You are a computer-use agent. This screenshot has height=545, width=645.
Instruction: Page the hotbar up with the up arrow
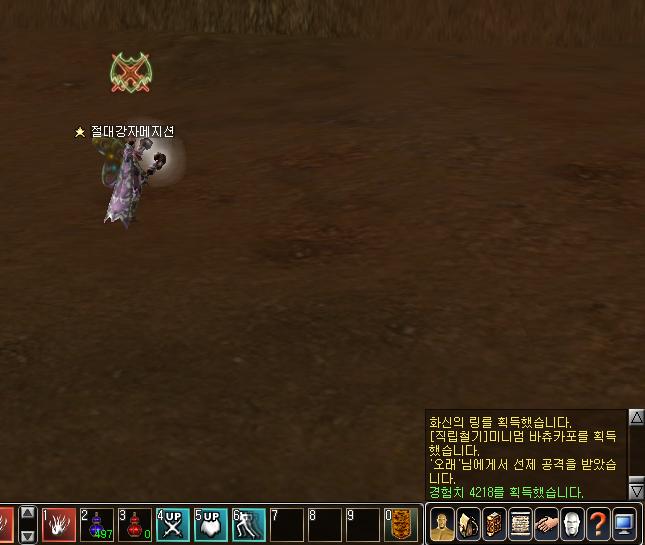(x=28, y=514)
